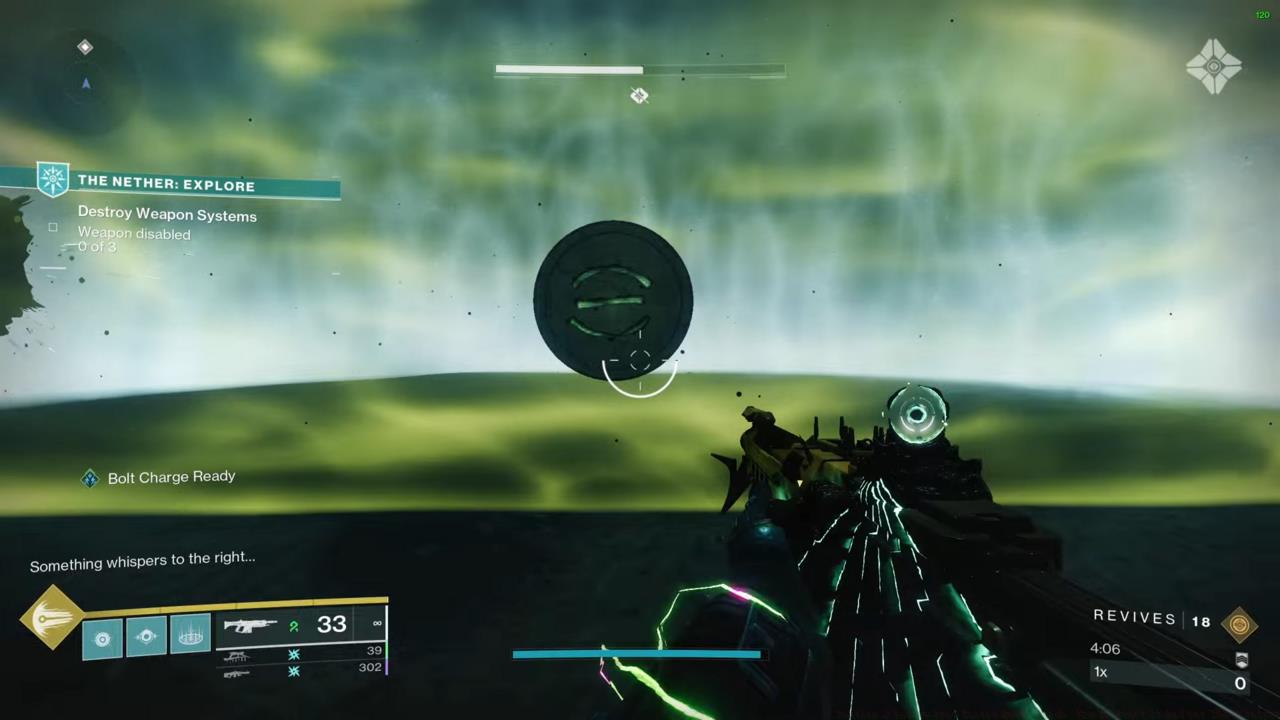
Task: Select THE NETHER: EXPLORE title text
Action: tap(166, 185)
